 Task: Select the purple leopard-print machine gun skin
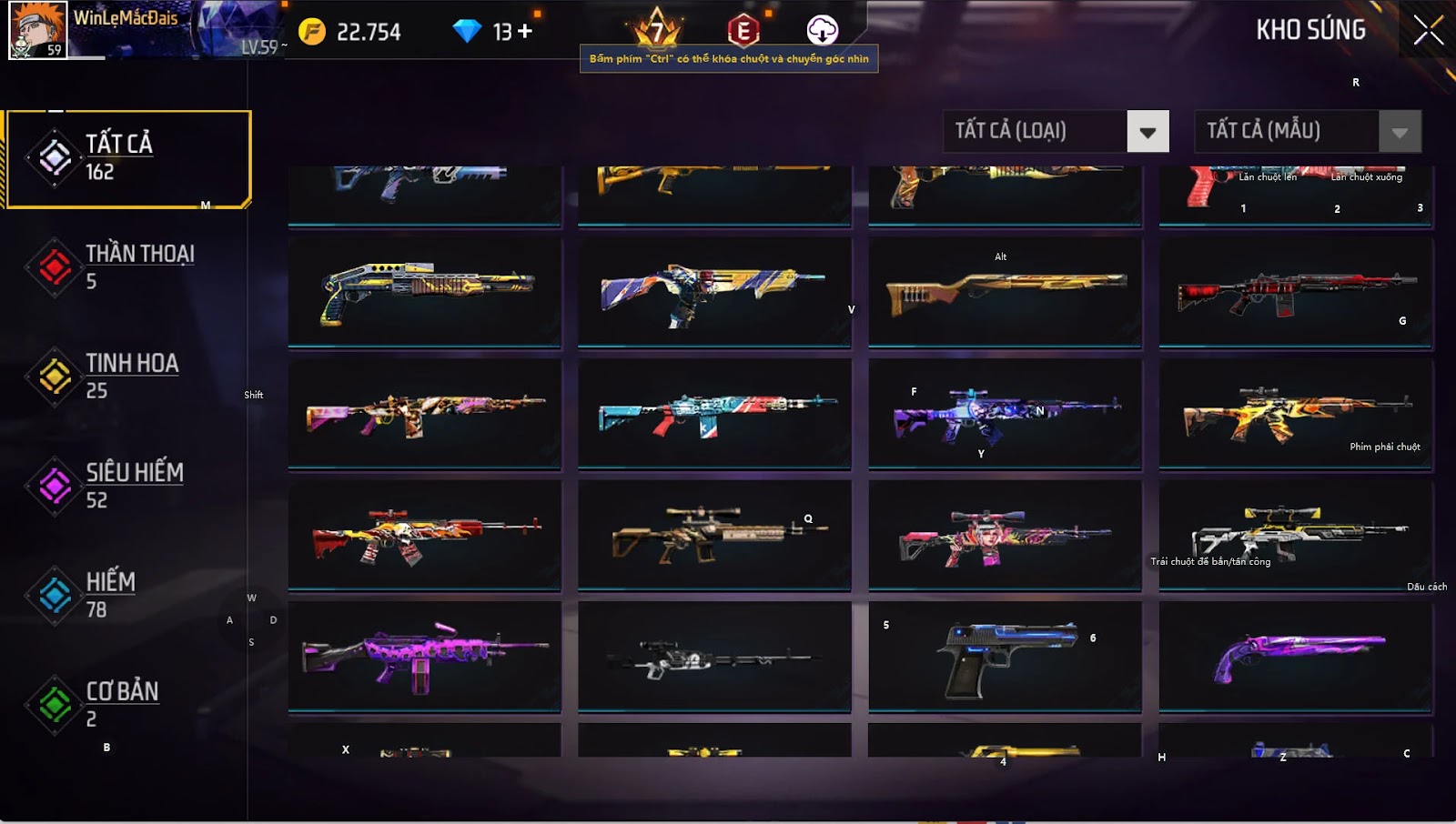[x=424, y=656]
